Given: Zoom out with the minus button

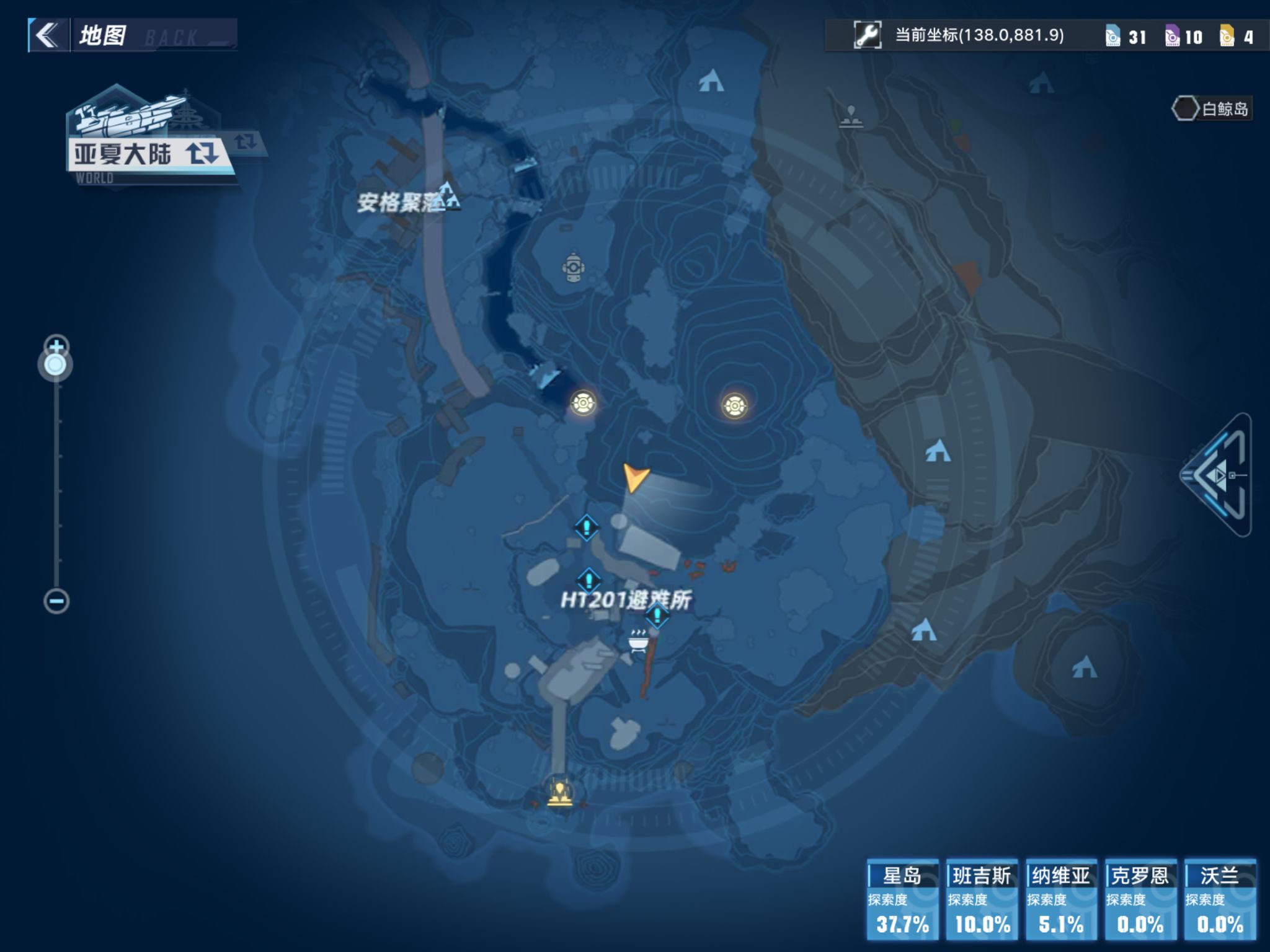Looking at the screenshot, I should tap(56, 601).
